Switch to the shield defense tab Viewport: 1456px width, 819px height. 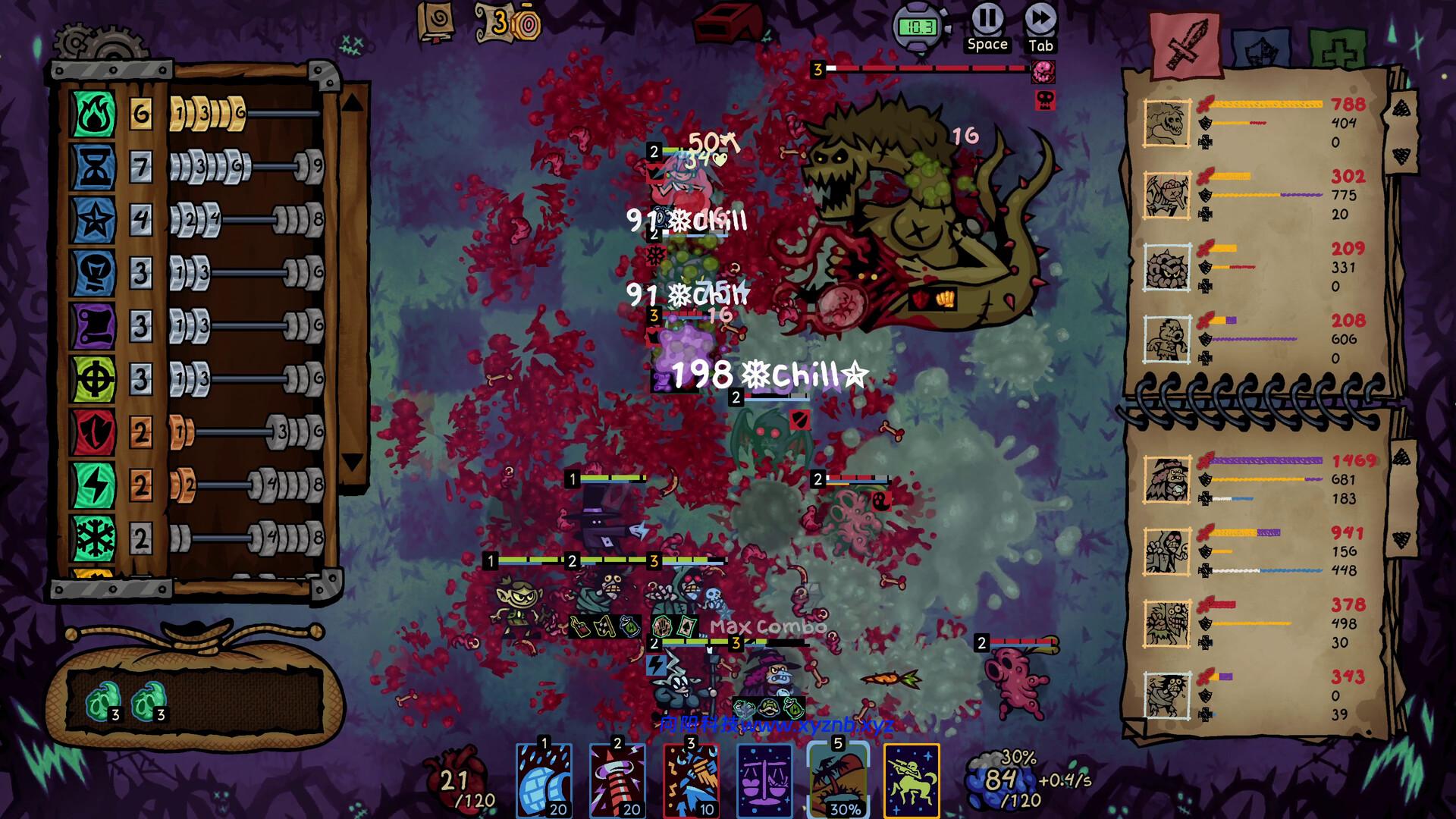(x=1260, y=50)
